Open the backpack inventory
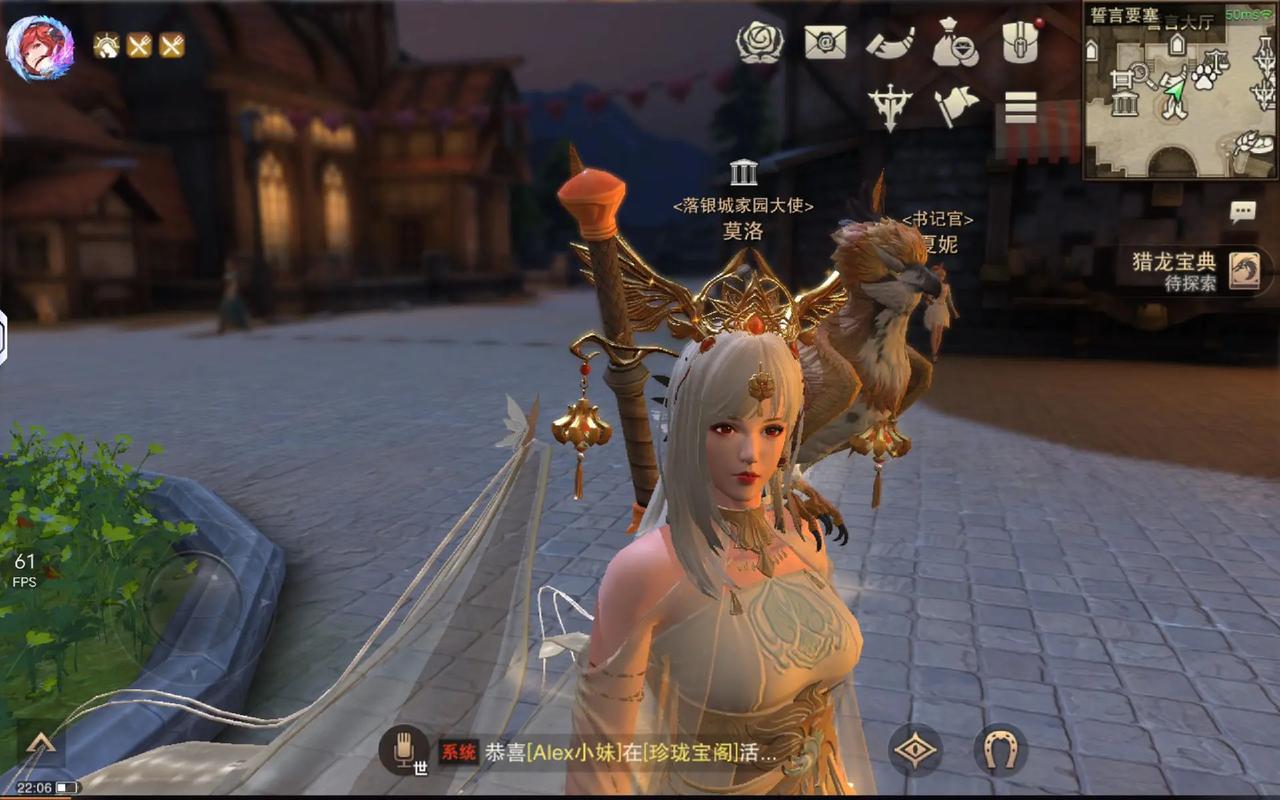The height and width of the screenshot is (800, 1280). [1021, 42]
